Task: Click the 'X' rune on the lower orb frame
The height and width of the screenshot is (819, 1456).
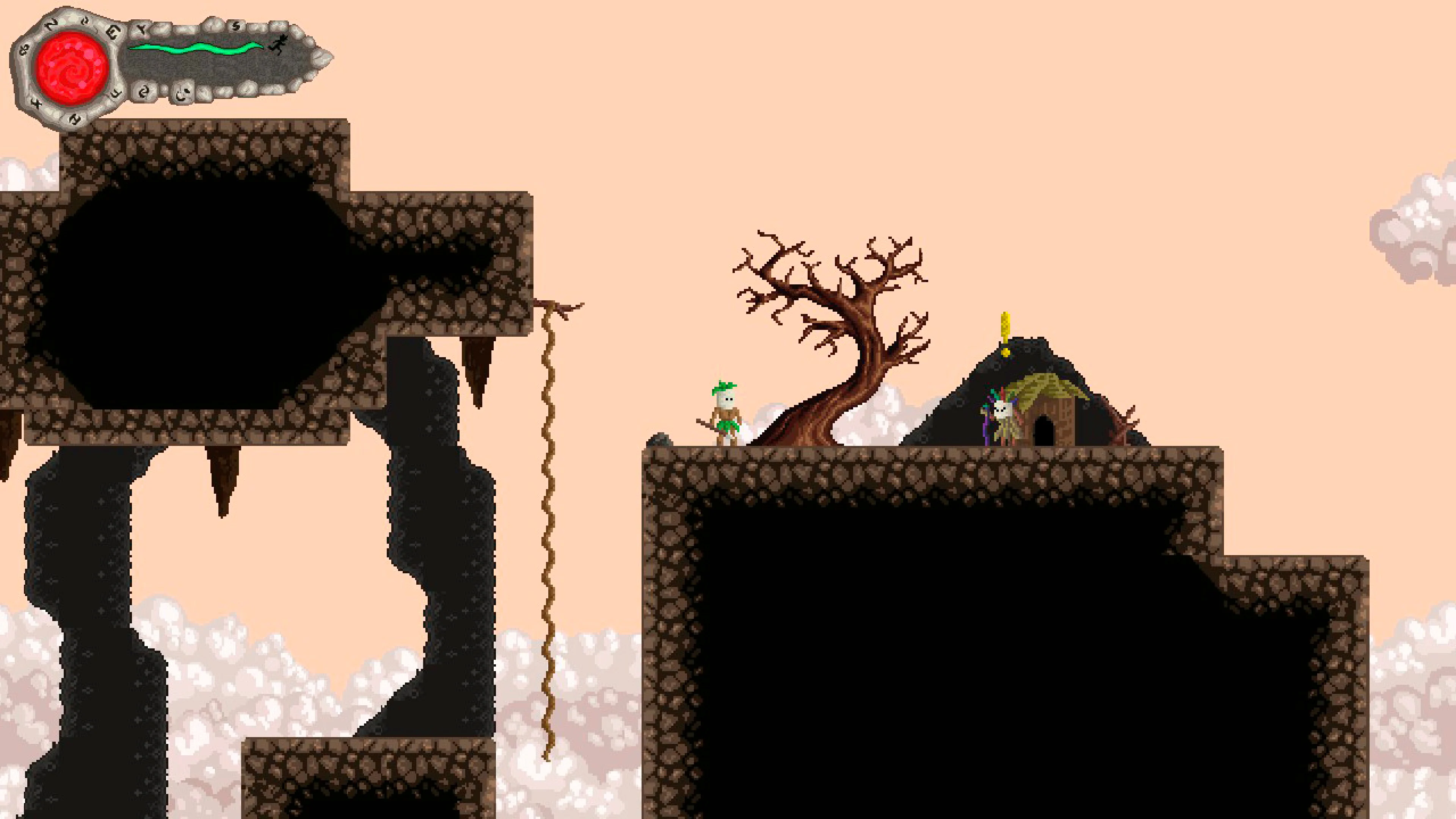Action: (37, 104)
